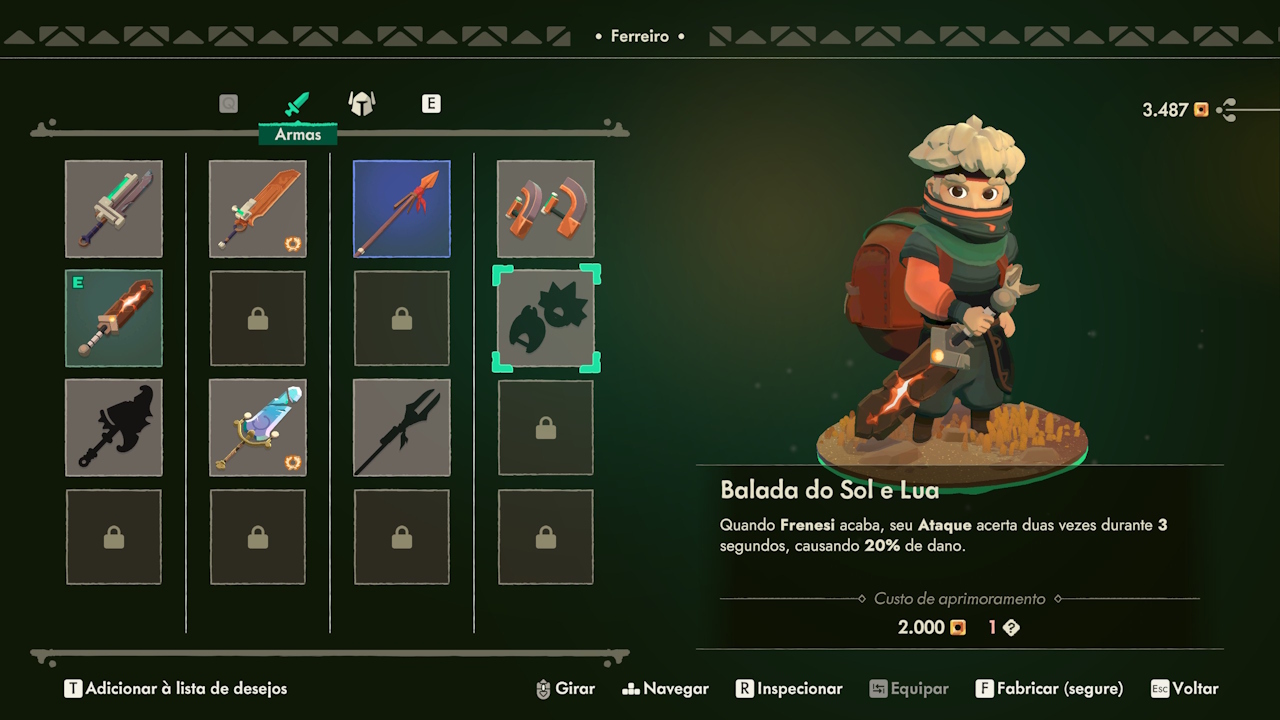Select the silhouetted mace weapon
Viewport: 1280px width, 720px height.
[x=113, y=427]
